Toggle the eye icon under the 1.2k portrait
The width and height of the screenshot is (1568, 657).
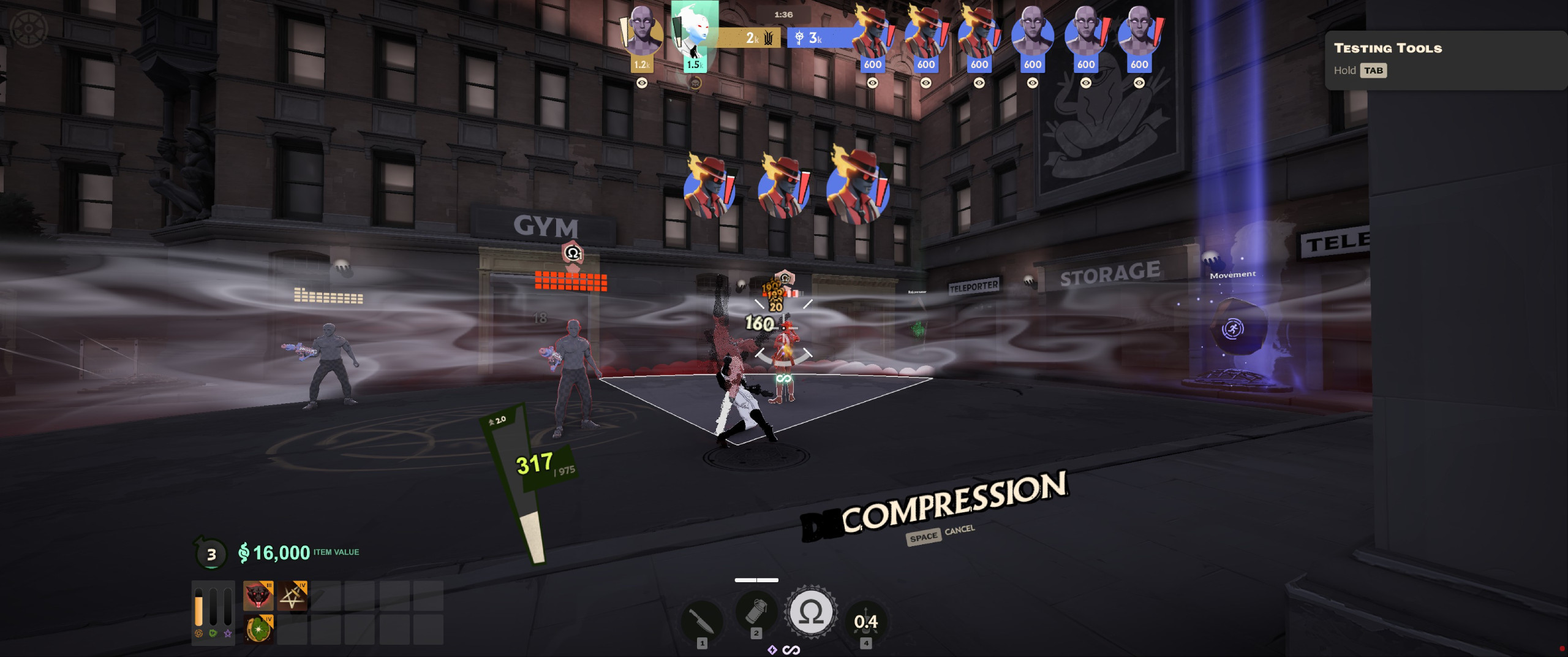point(642,83)
